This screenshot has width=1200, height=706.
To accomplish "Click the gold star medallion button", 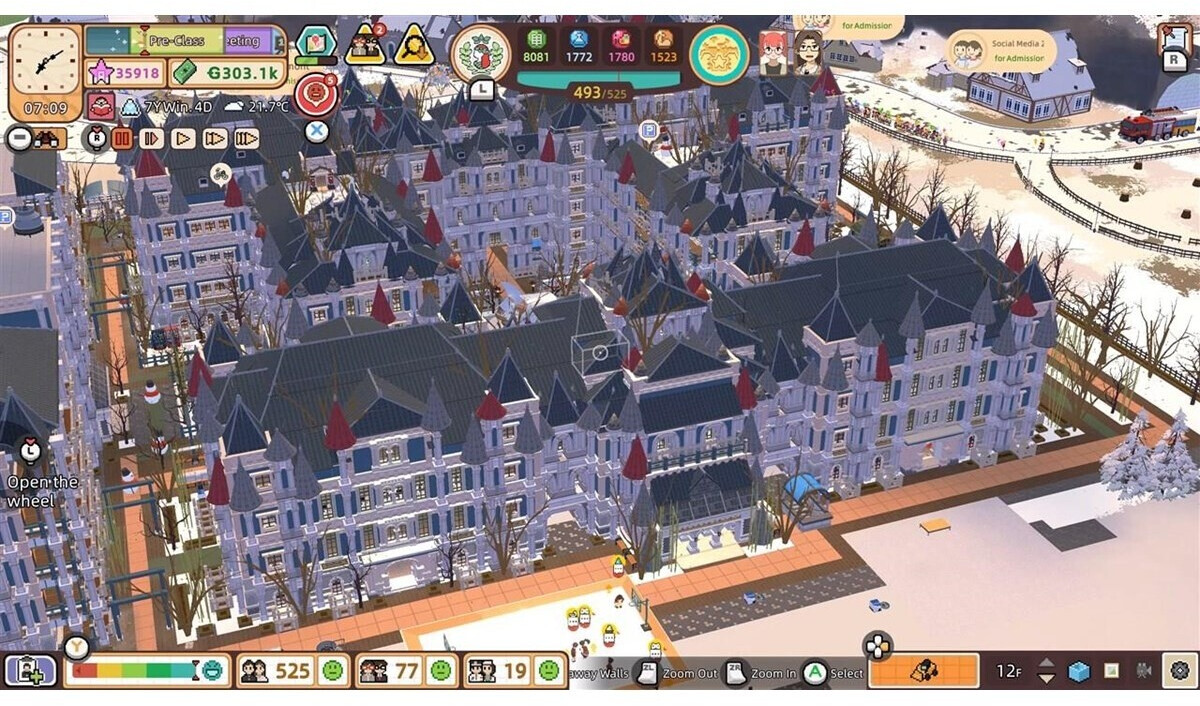I will pos(719,54).
